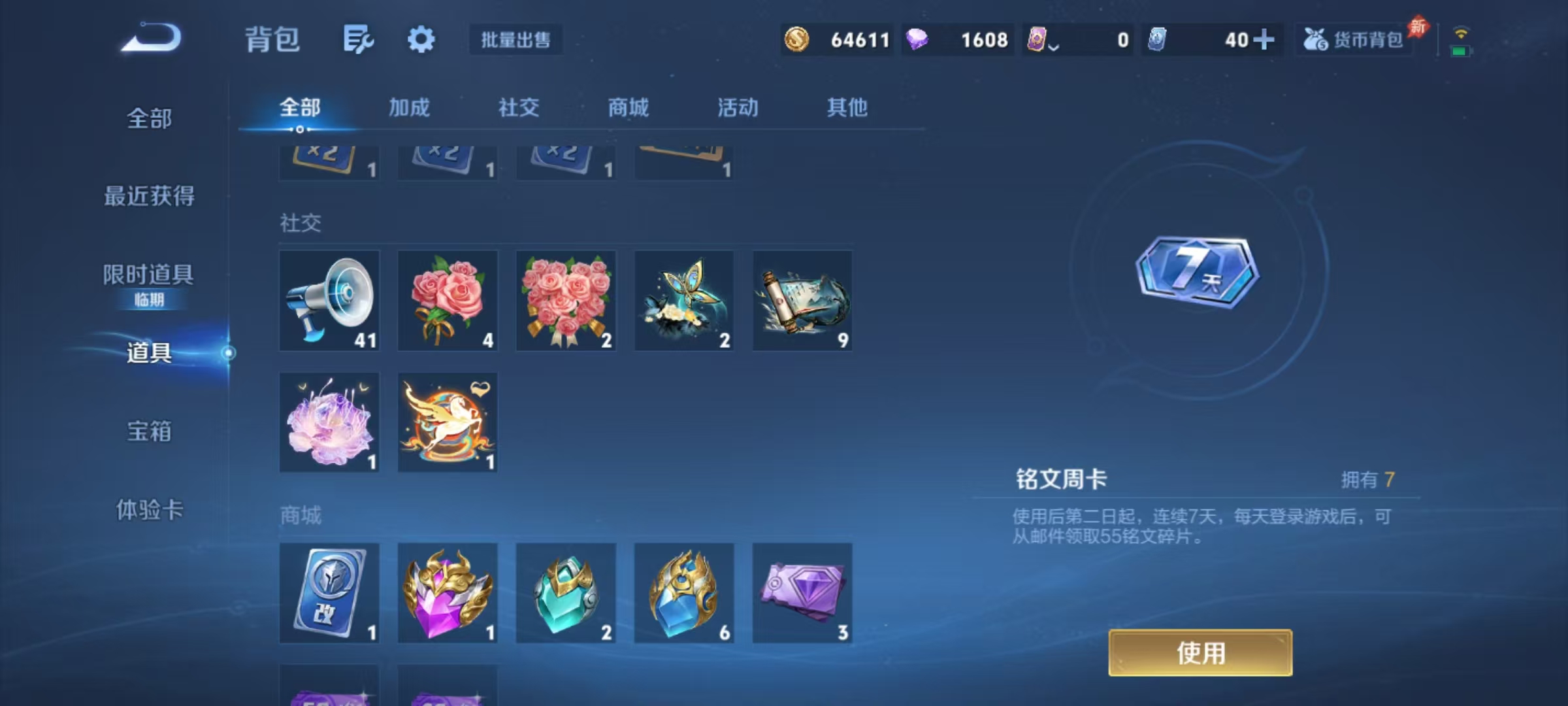
Task: Select the pink flower bouquet item
Action: click(565, 301)
